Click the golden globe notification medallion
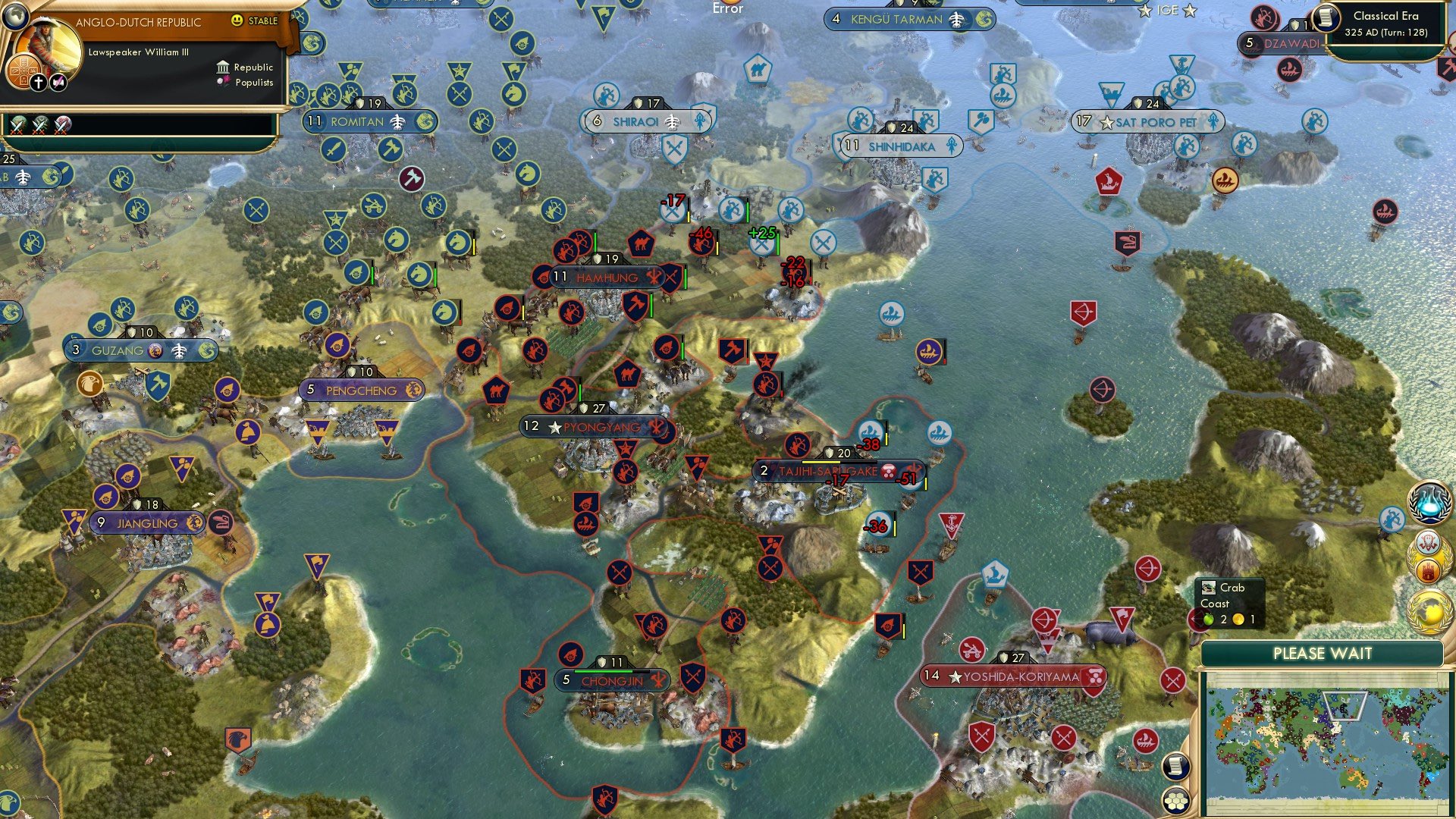The height and width of the screenshot is (819, 1456). click(1429, 608)
